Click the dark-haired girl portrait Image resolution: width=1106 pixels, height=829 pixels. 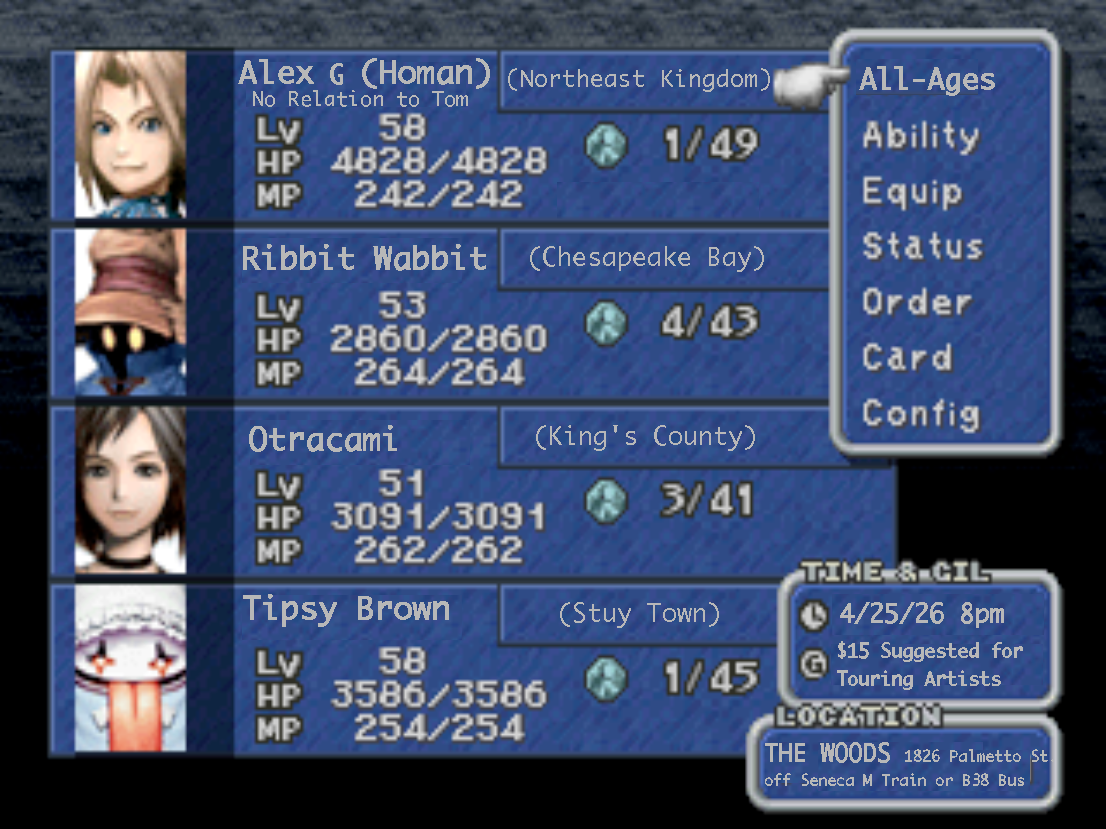point(130,490)
